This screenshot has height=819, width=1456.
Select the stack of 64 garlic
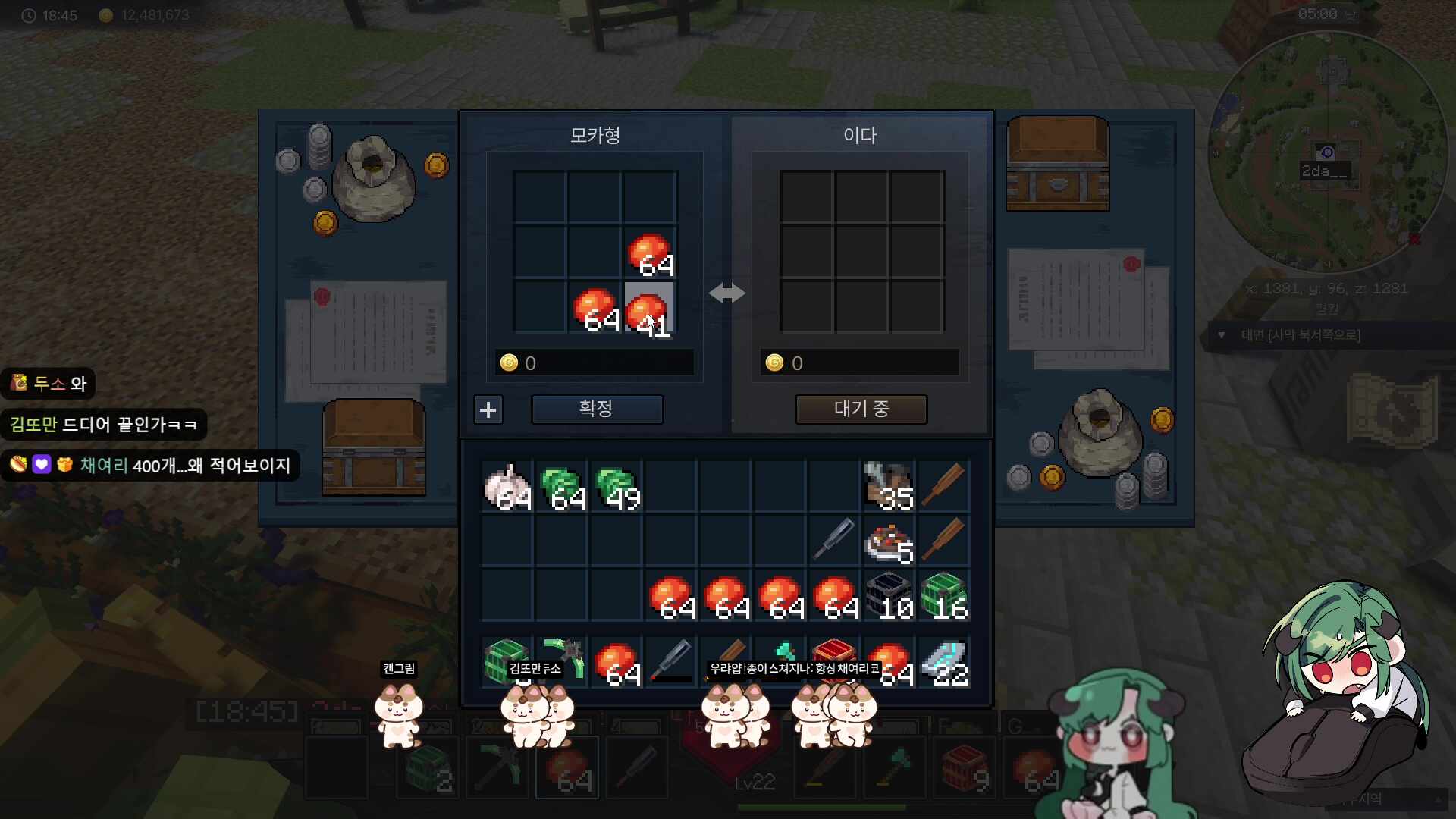point(507,486)
